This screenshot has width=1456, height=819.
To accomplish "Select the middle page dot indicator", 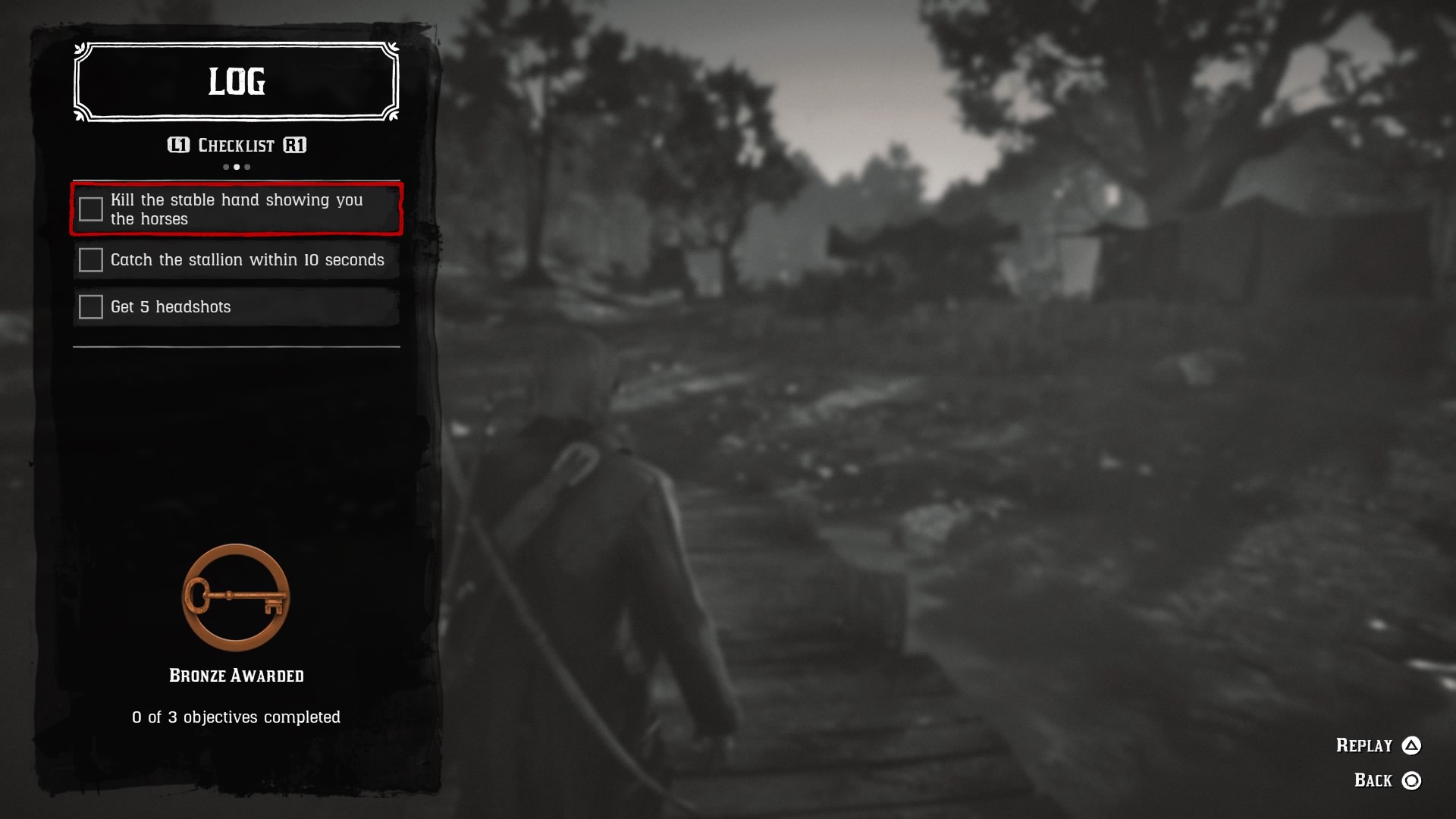I will click(x=236, y=166).
